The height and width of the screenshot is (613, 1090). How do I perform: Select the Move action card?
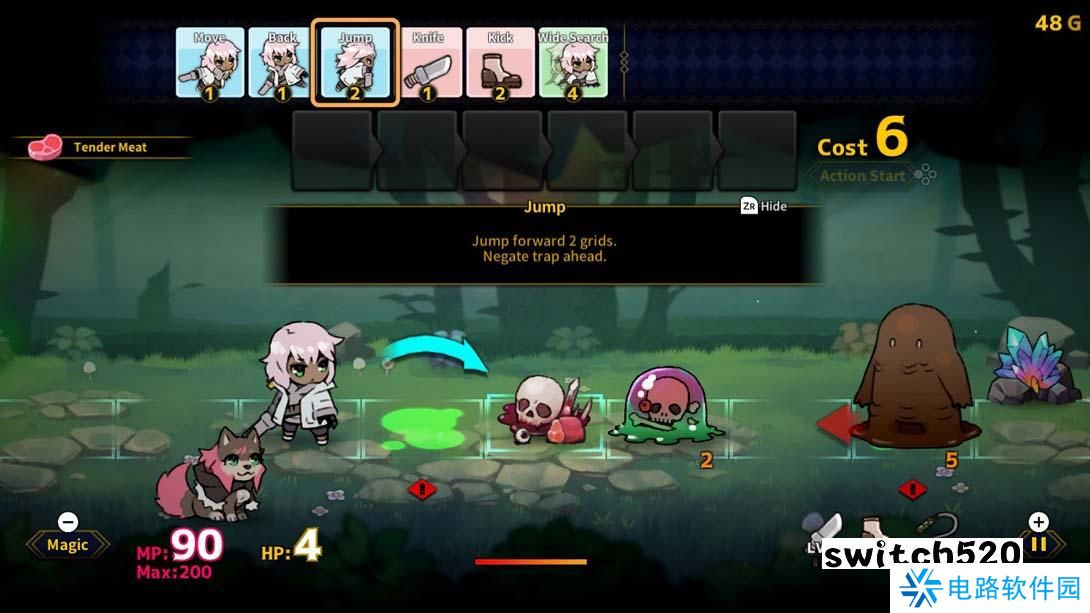[210, 63]
